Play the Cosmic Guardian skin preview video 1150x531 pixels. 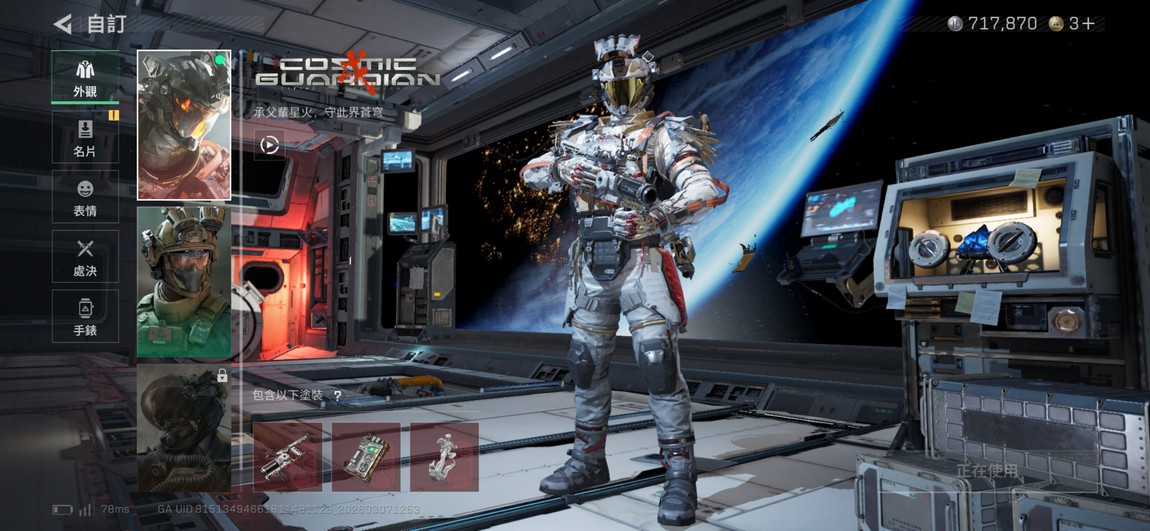click(269, 145)
